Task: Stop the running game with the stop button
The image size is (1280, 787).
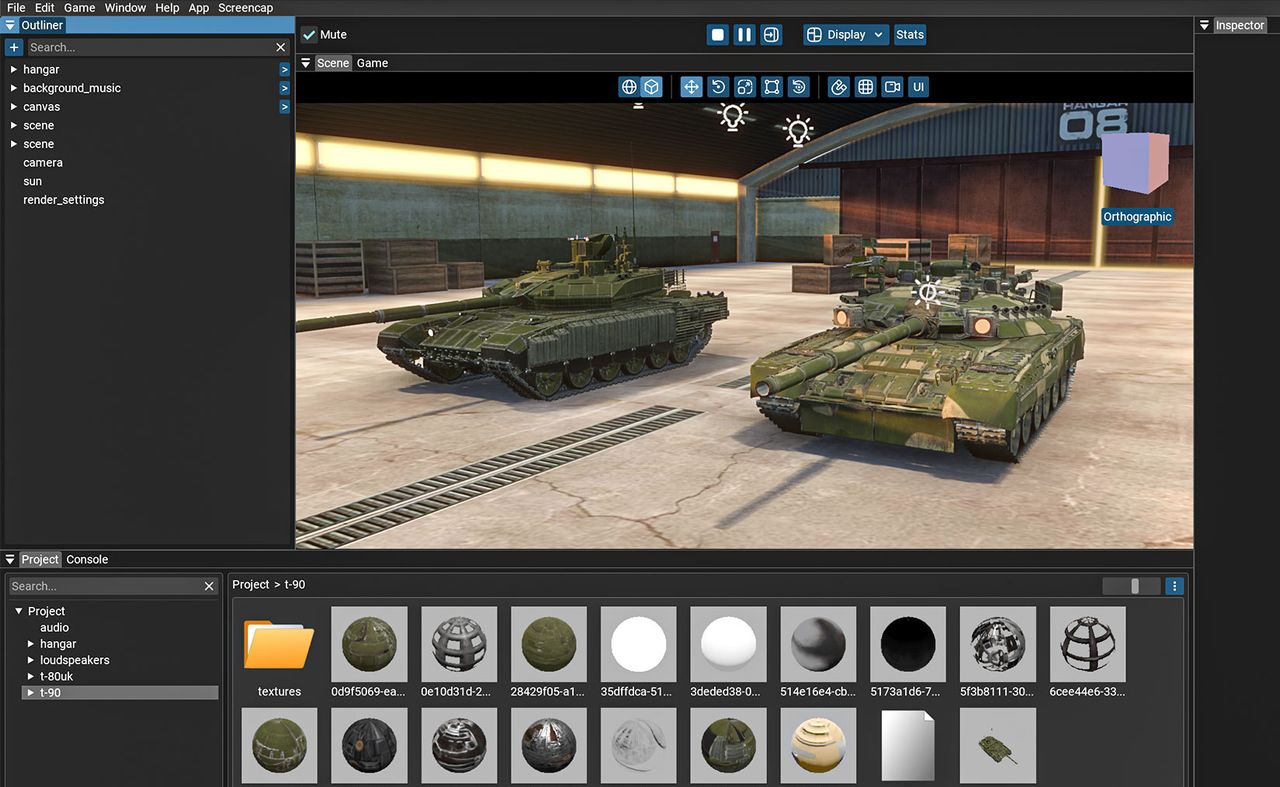Action: point(717,35)
